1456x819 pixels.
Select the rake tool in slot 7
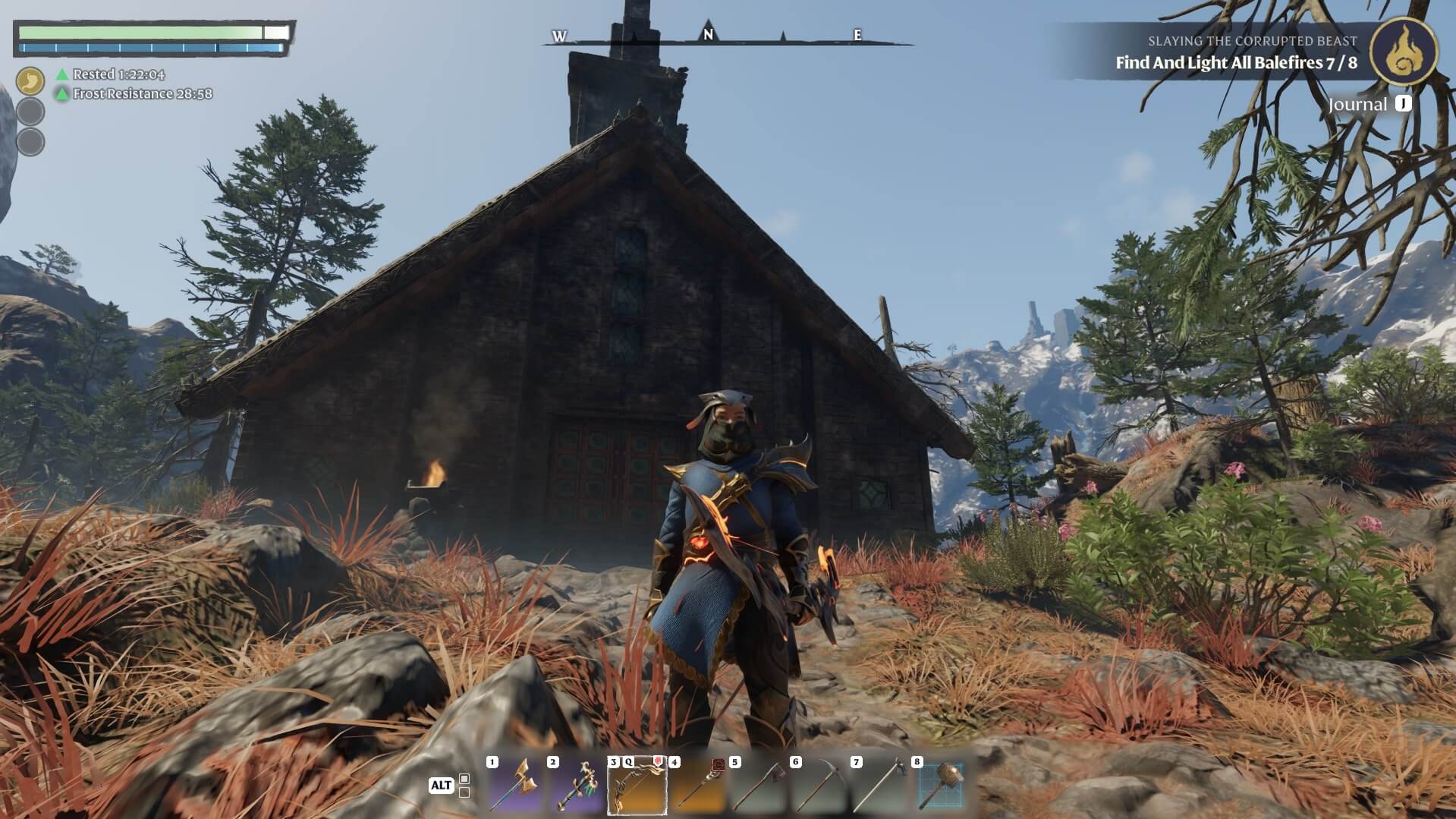click(880, 786)
